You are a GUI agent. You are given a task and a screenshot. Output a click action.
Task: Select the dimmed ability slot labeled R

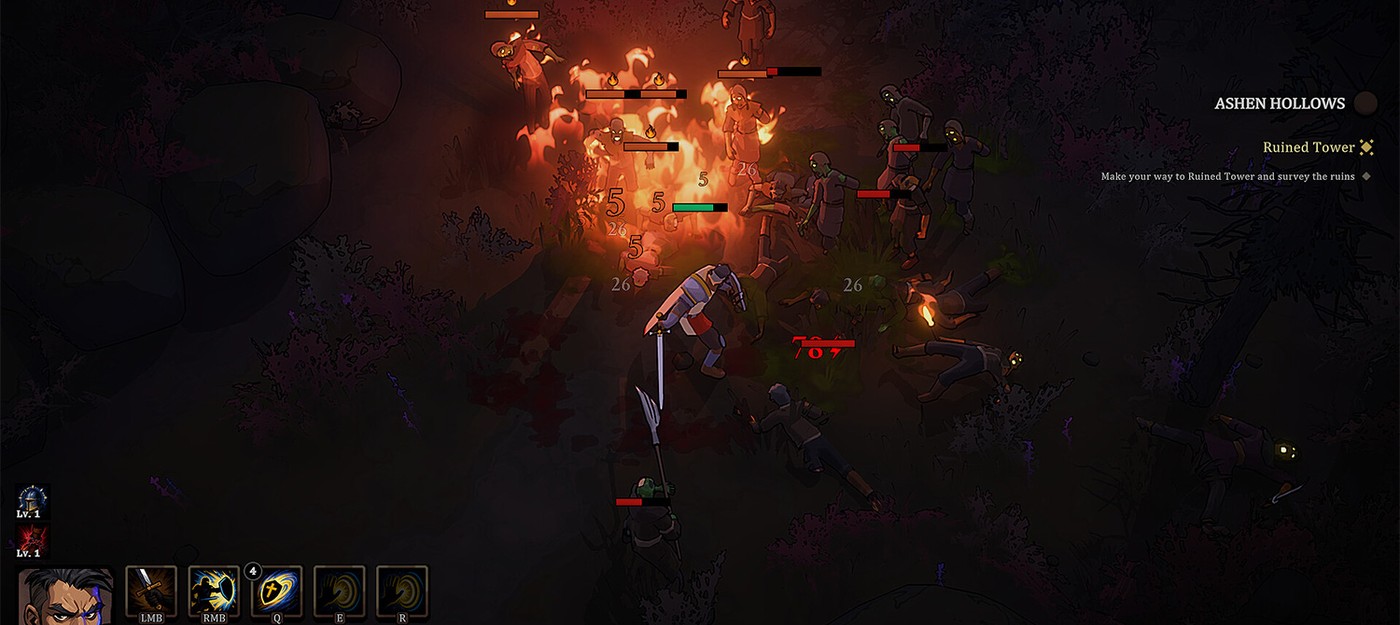[x=402, y=591]
